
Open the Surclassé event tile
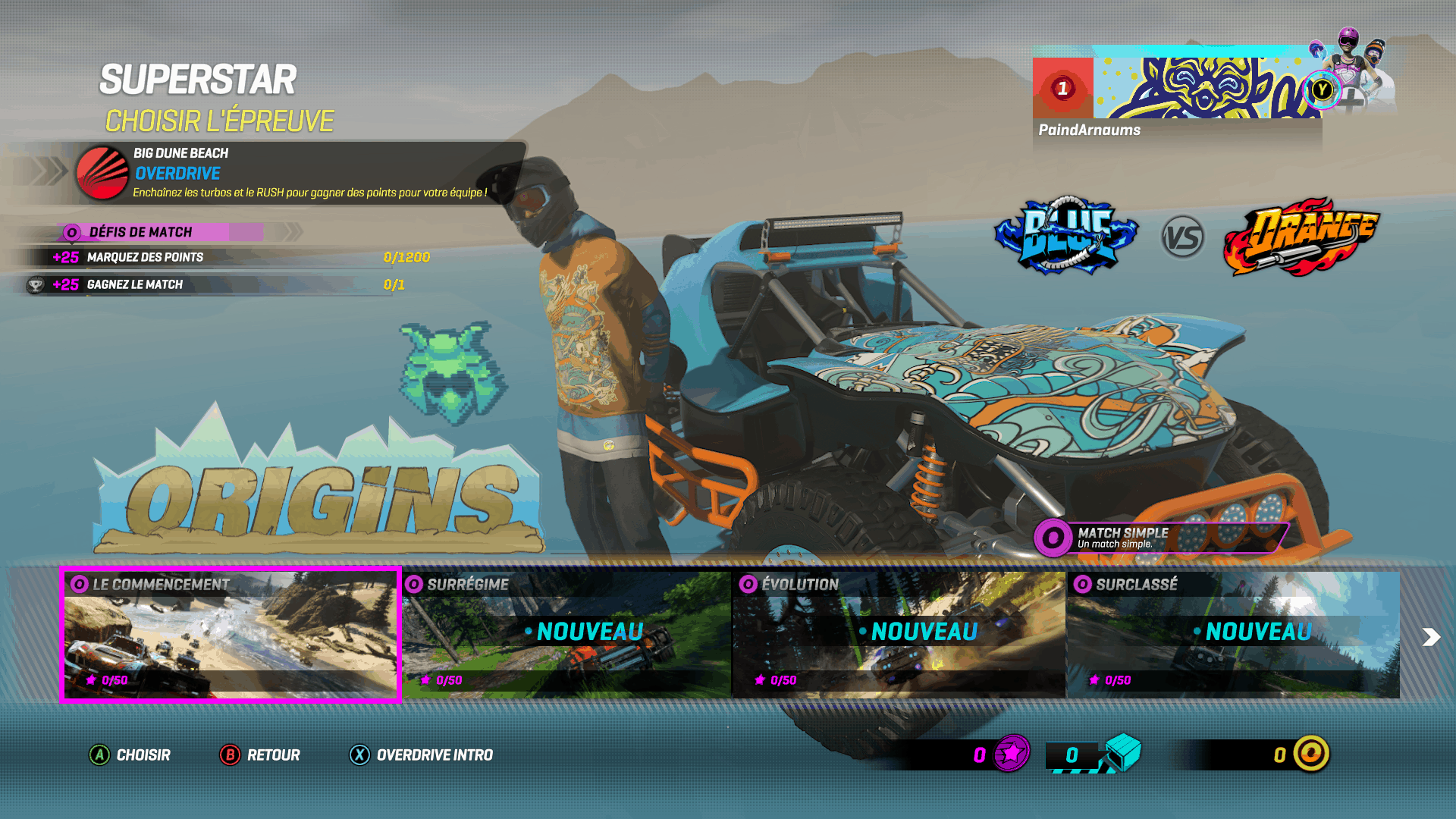click(1233, 635)
